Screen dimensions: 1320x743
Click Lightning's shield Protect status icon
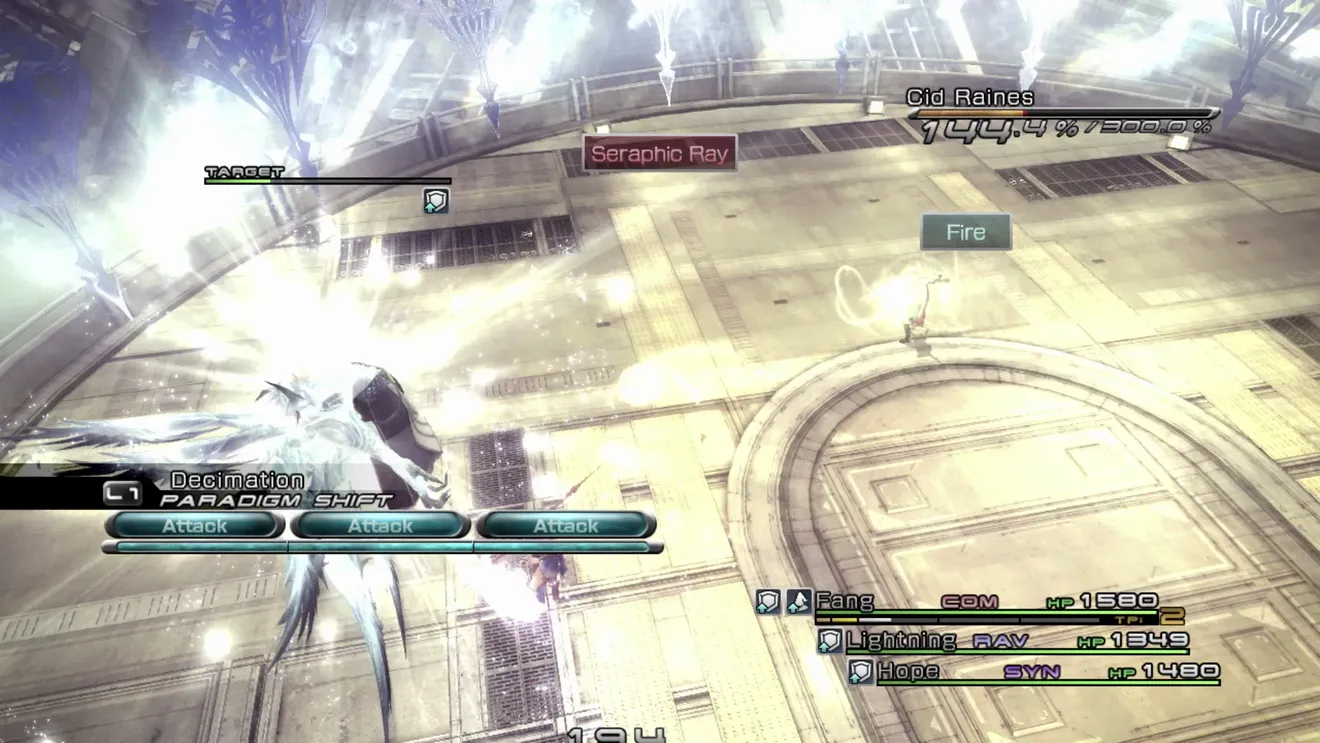click(829, 641)
